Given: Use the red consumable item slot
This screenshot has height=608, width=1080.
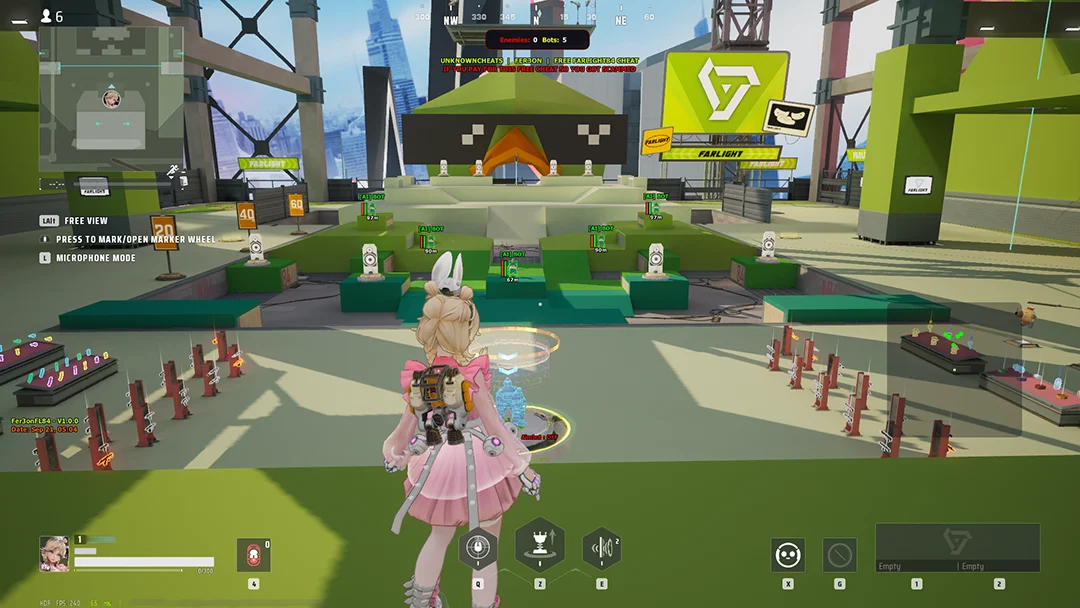Looking at the screenshot, I should [x=253, y=555].
